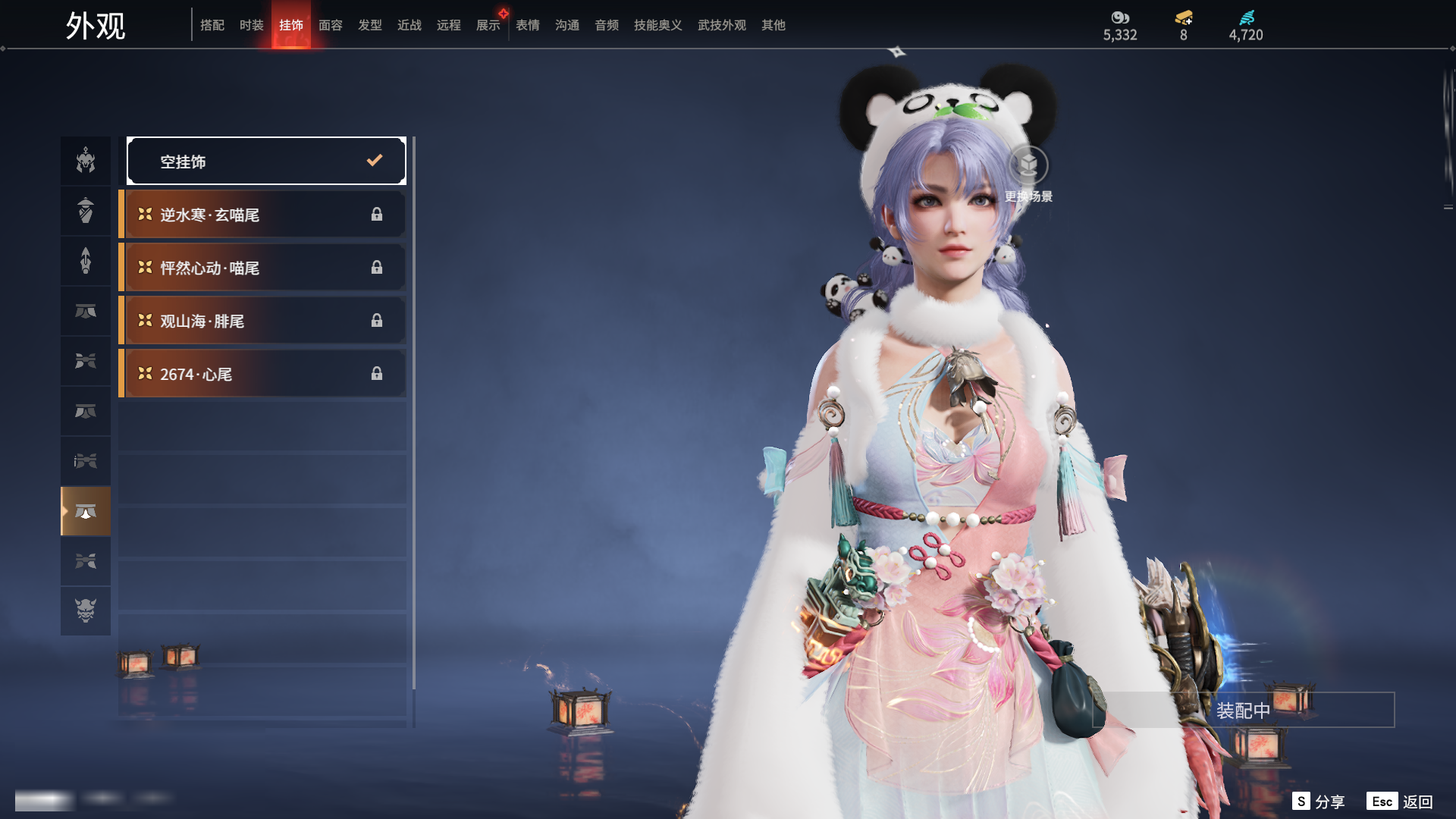This screenshot has height=819, width=1456.
Task: Open the demon mask accessory category
Action: coord(86,610)
